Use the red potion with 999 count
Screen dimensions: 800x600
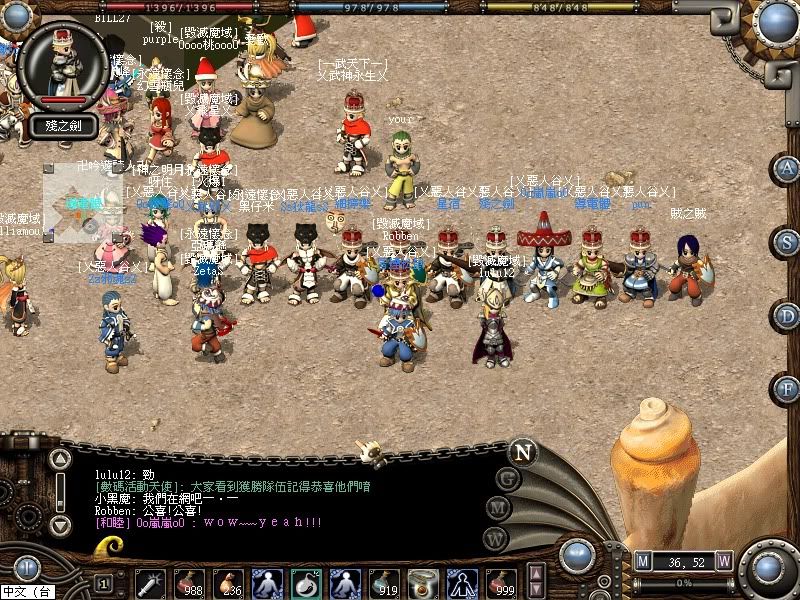pyautogui.click(x=500, y=582)
